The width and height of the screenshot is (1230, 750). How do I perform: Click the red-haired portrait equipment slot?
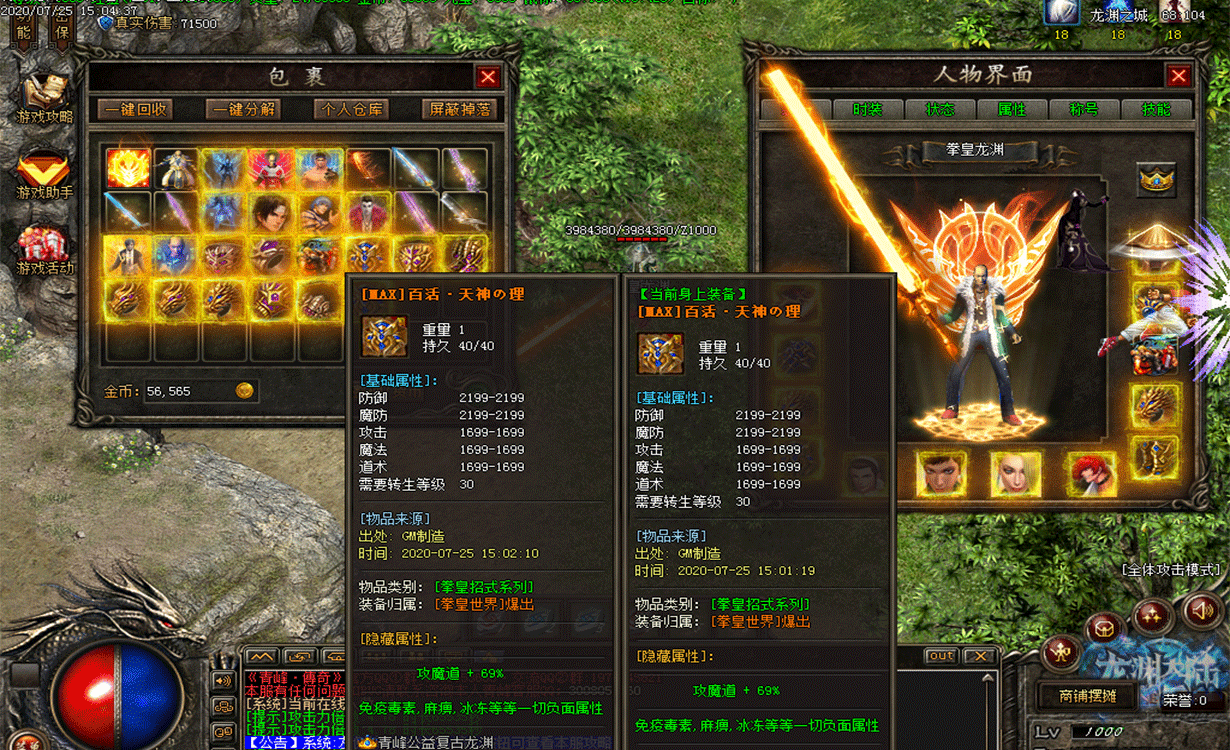pyautogui.click(x=1091, y=473)
